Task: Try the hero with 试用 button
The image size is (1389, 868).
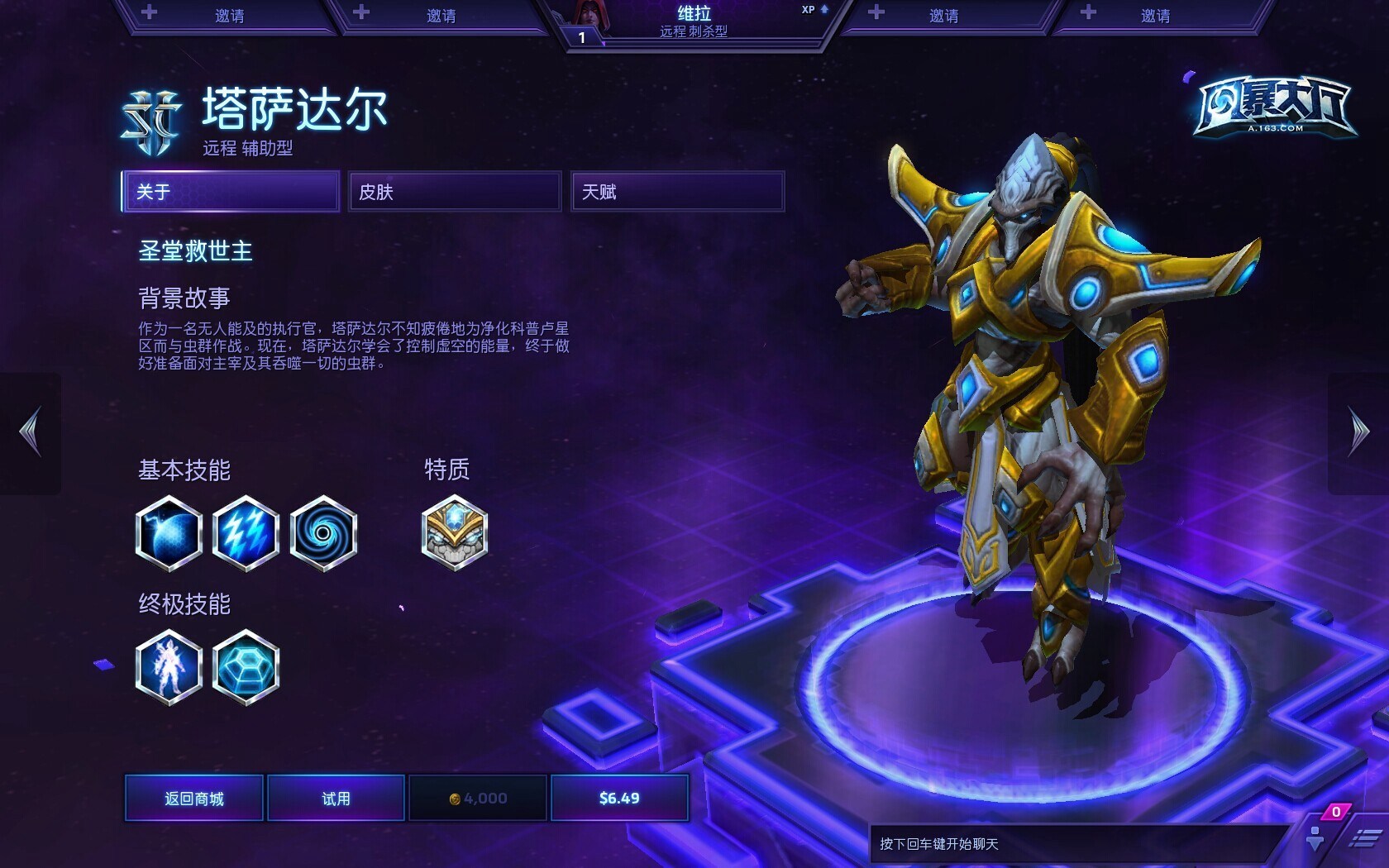Action: coord(336,798)
